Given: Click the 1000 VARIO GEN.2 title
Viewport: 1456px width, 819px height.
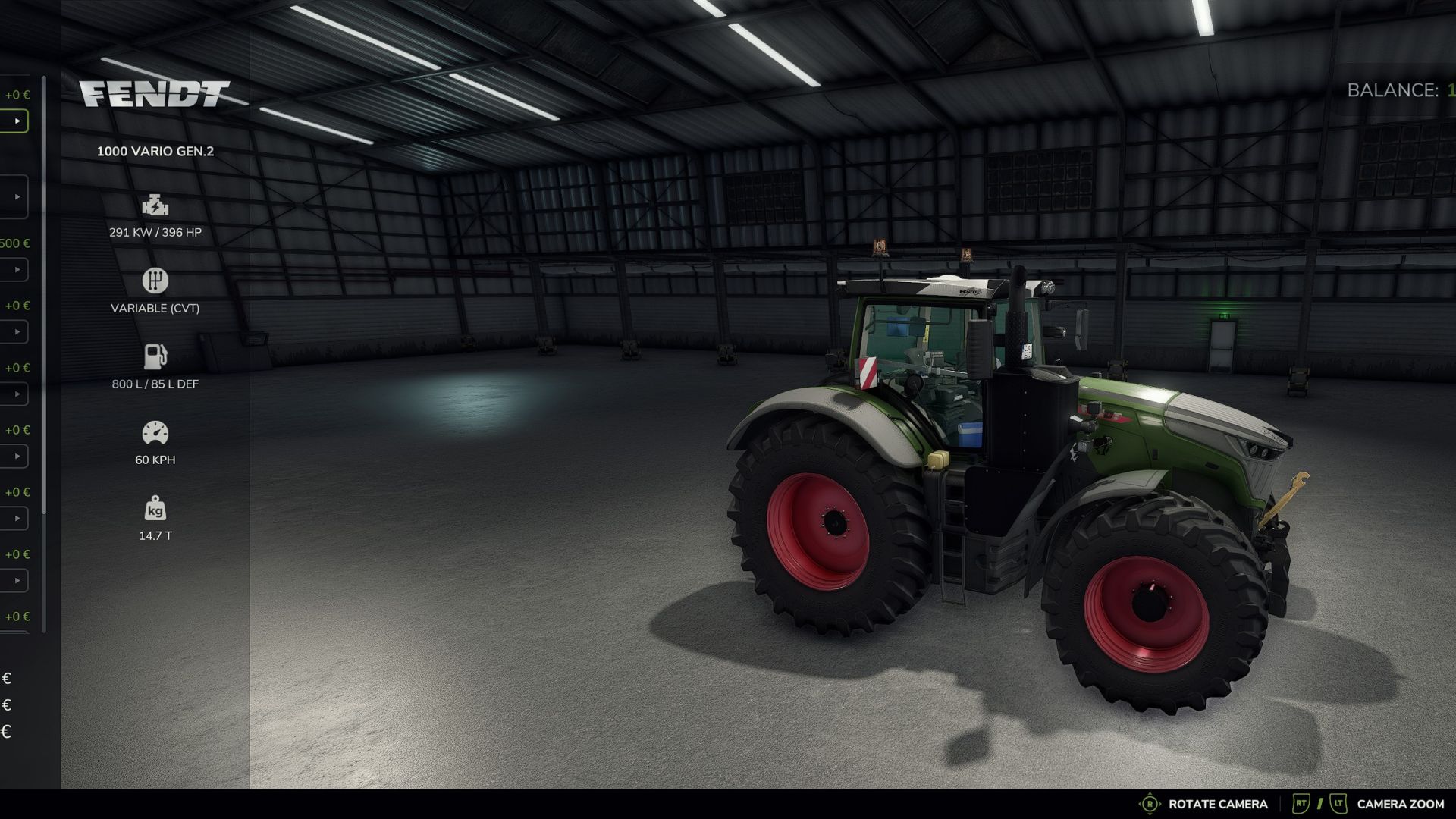Looking at the screenshot, I should click(155, 151).
